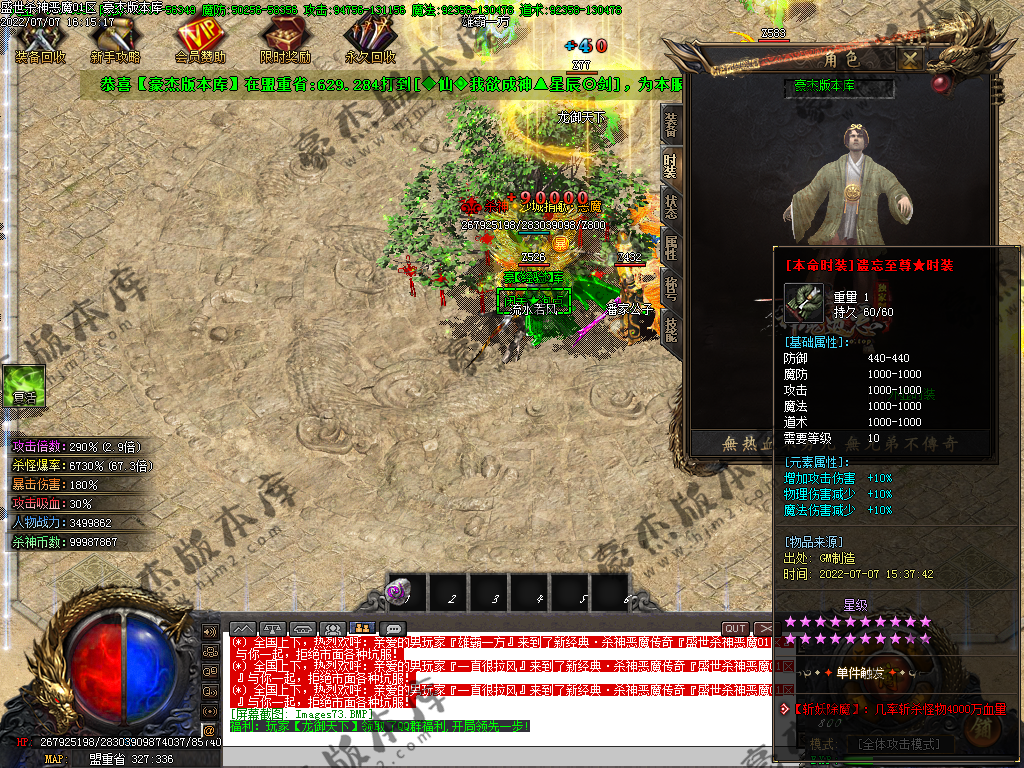Select the 时装 fashion tab

pyautogui.click(x=671, y=166)
